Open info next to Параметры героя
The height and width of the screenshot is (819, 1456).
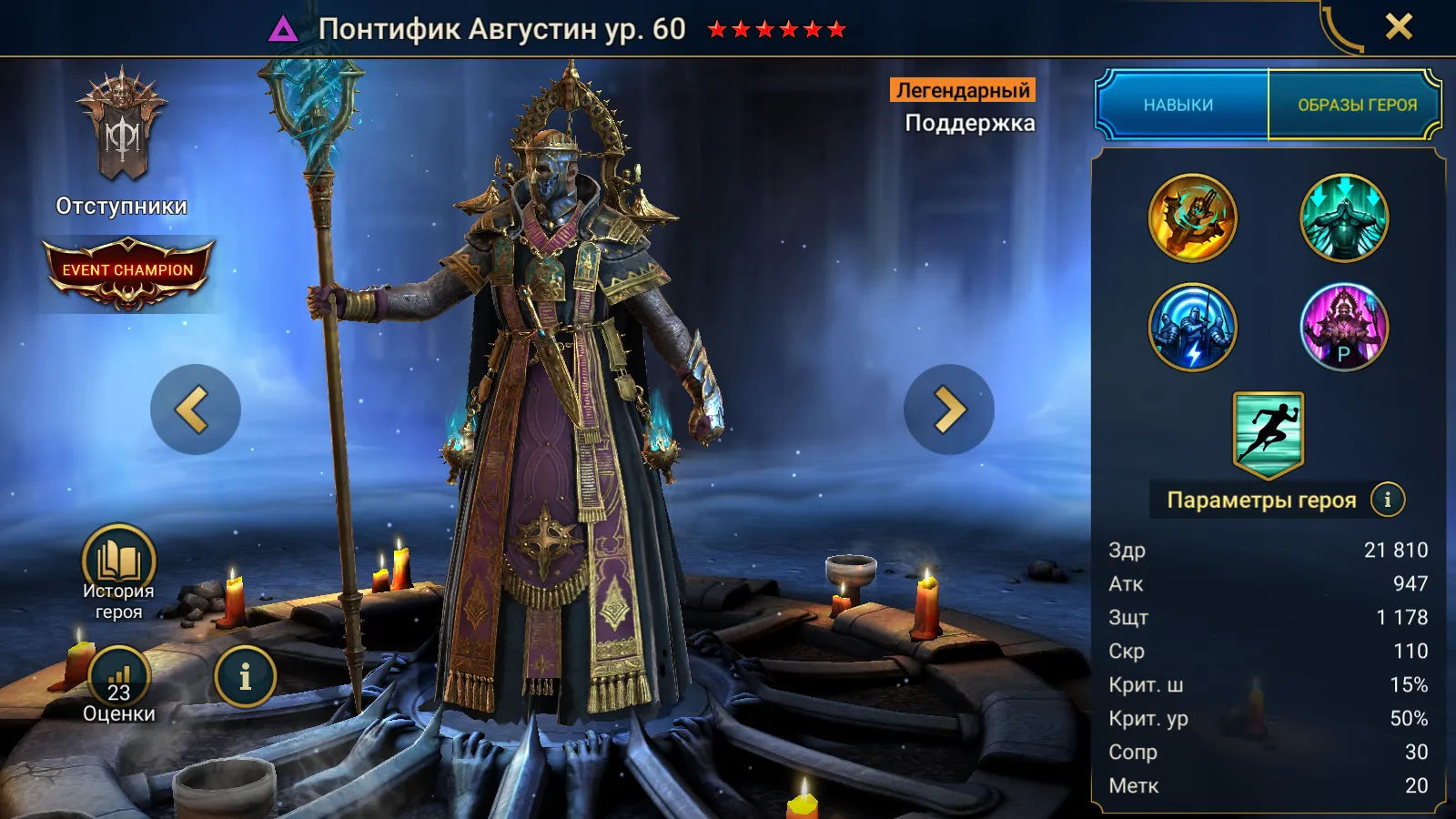(1387, 500)
